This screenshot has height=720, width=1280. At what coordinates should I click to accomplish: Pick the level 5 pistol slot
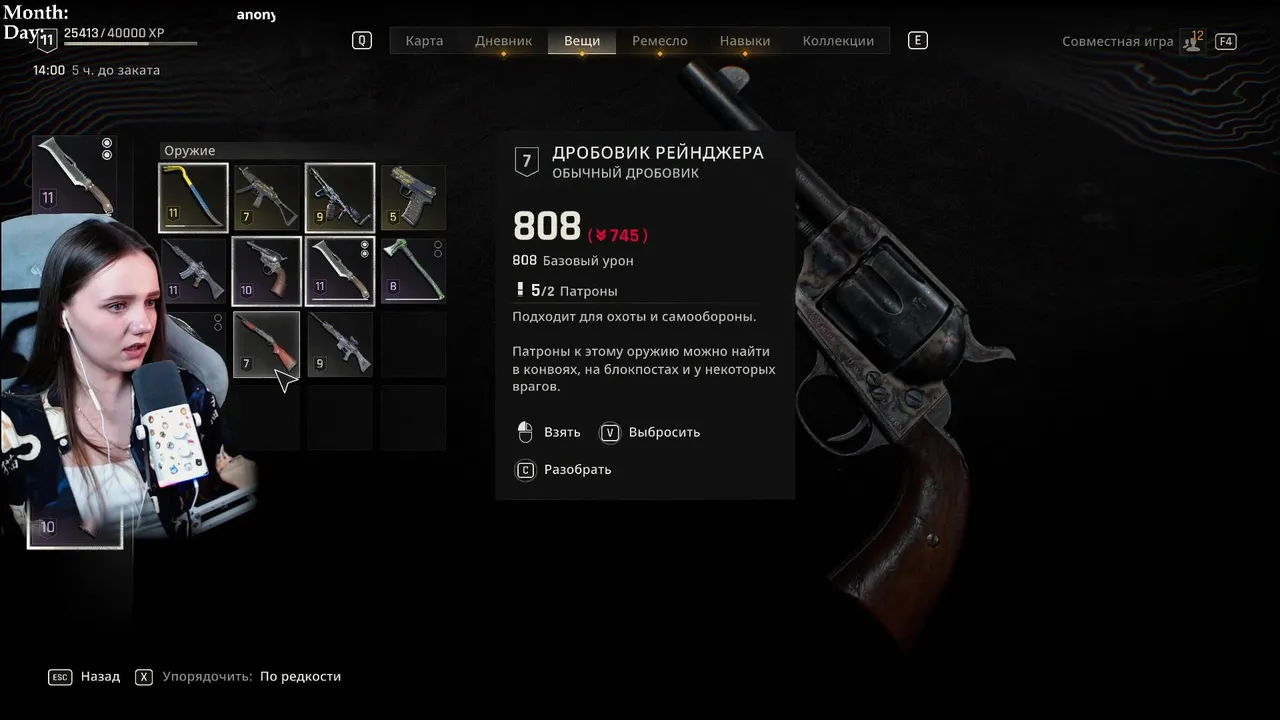click(413, 197)
